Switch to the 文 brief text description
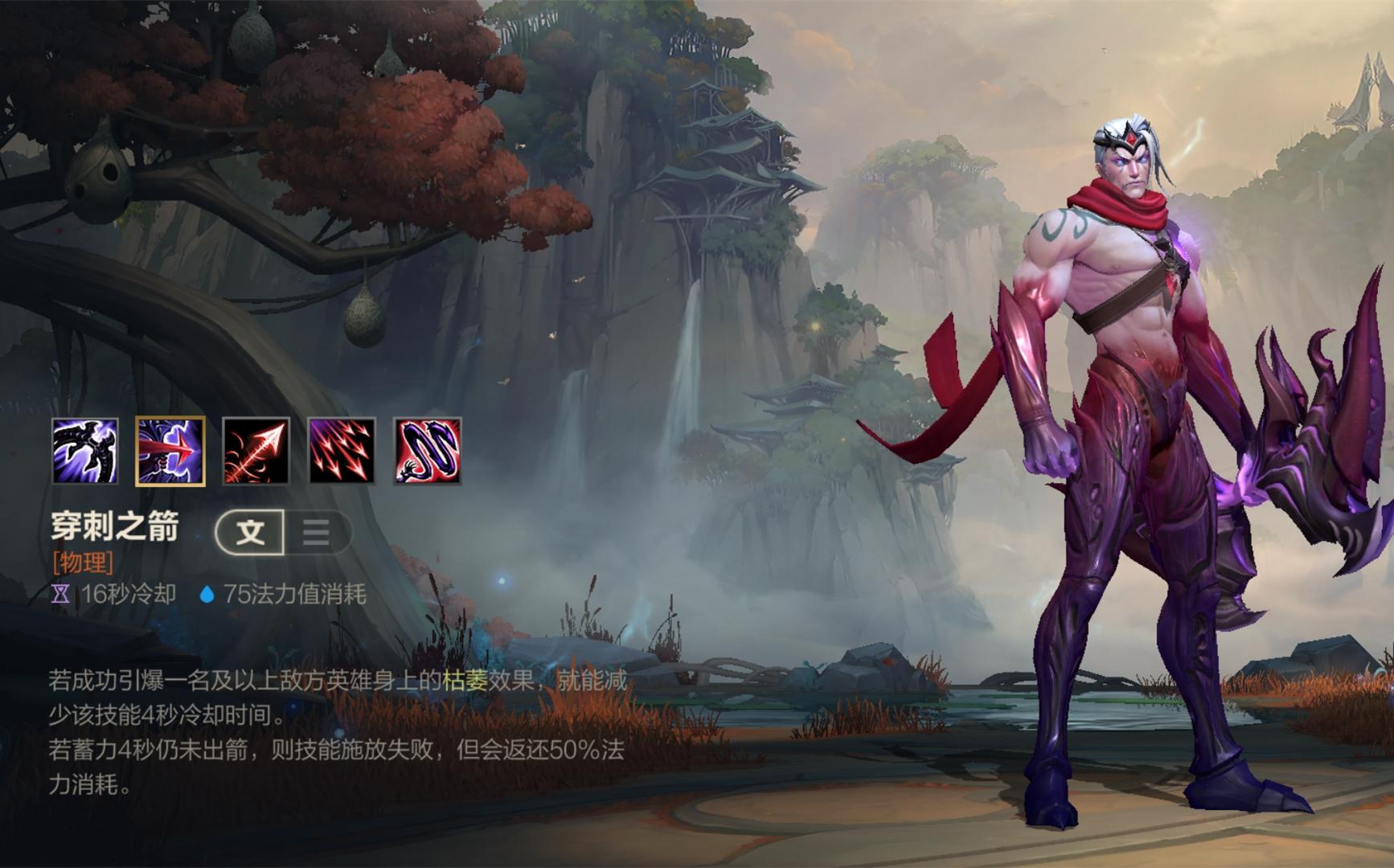 pyautogui.click(x=251, y=532)
